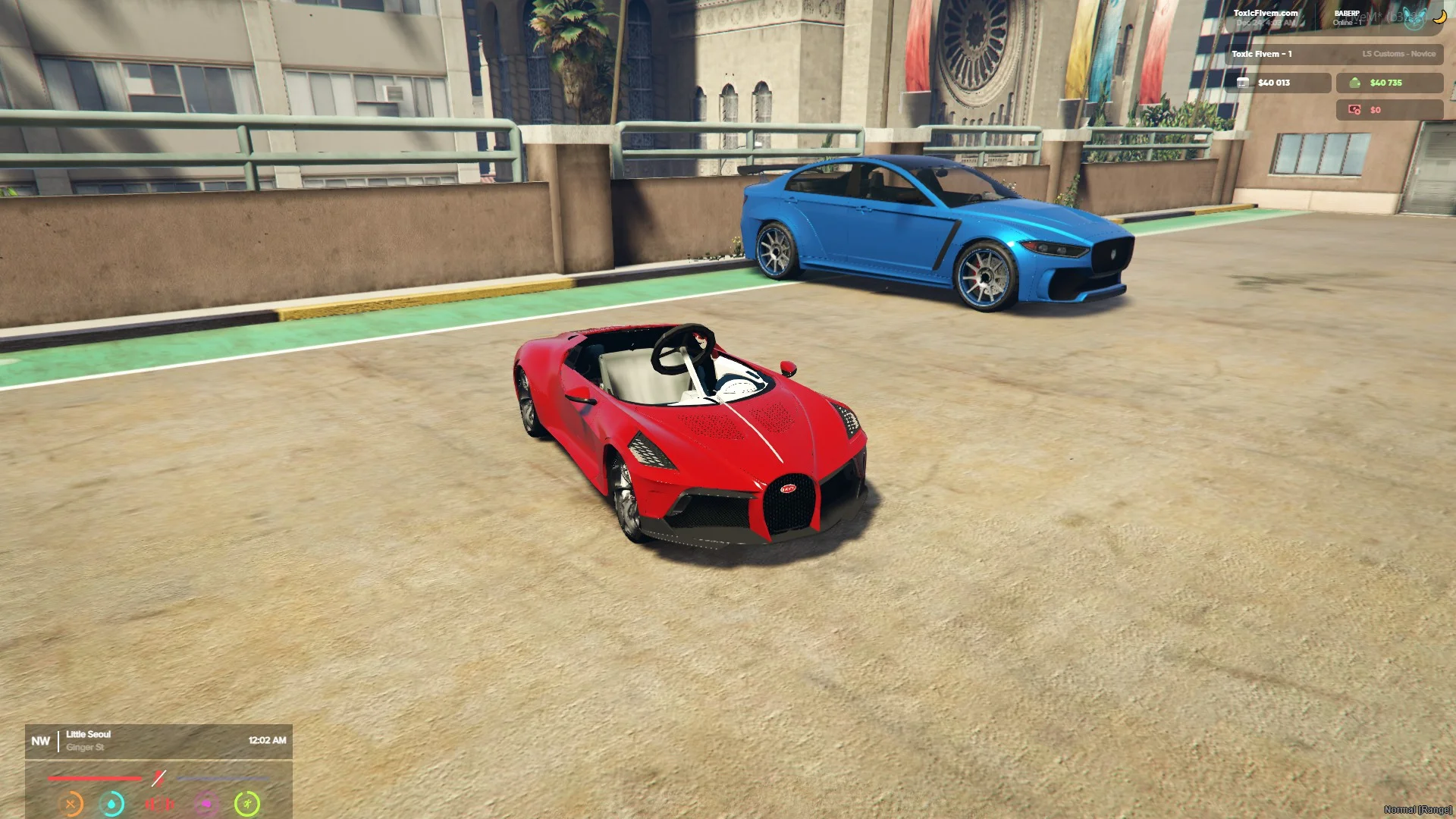
Task: Click the yellow crescent moon icon
Action: tap(1439, 17)
